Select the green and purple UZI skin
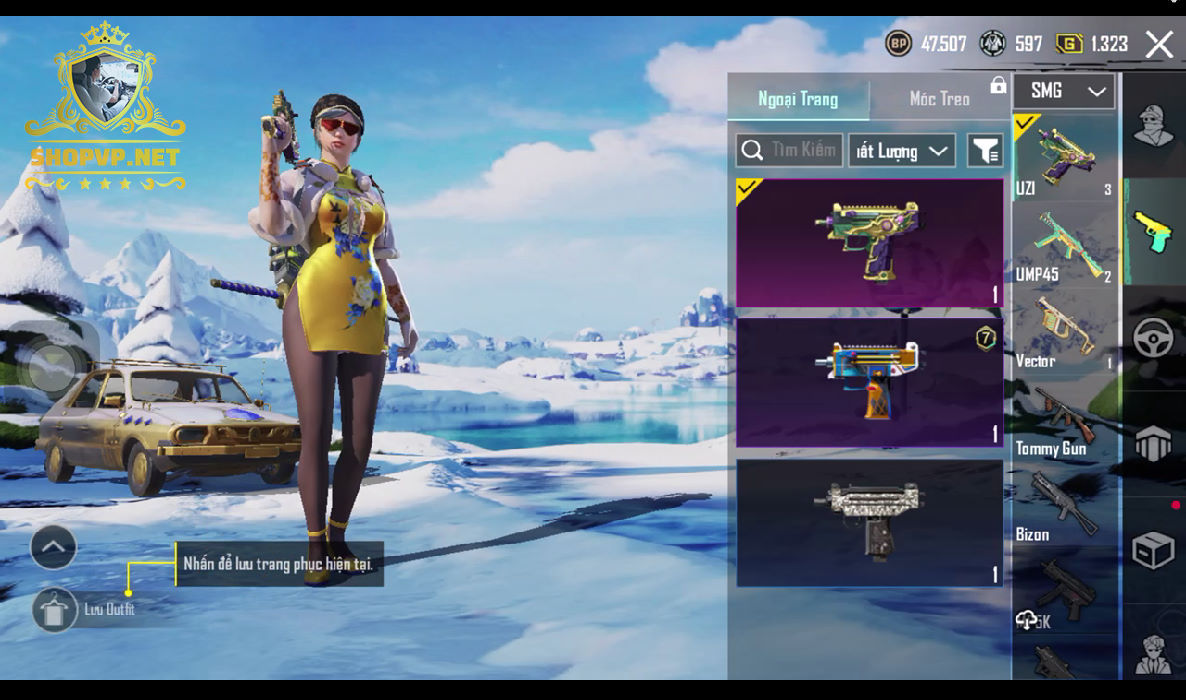Image resolution: width=1186 pixels, height=700 pixels. click(x=869, y=242)
